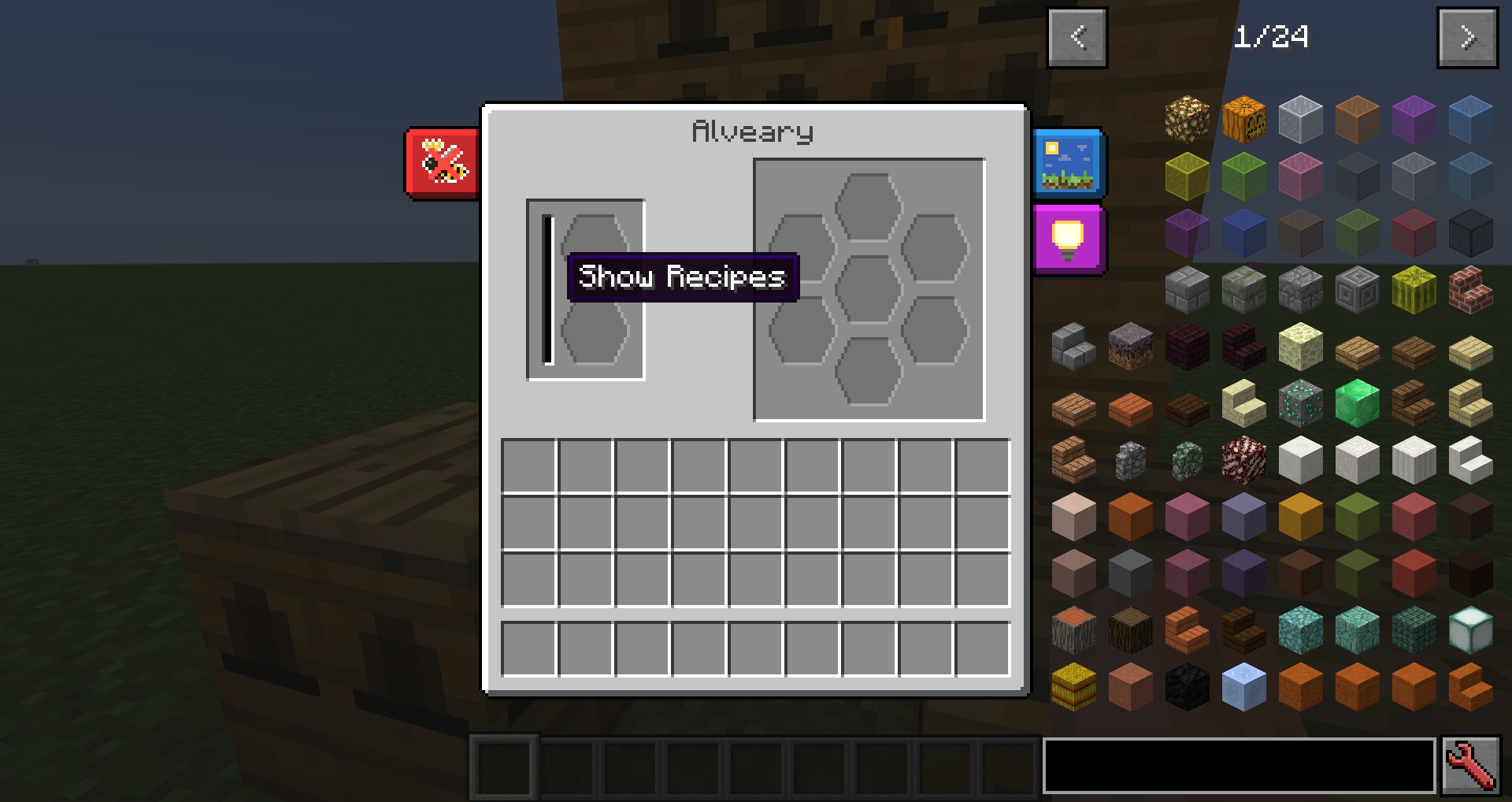The image size is (1512, 802).
Task: Select the coal block
Action: [1187, 686]
